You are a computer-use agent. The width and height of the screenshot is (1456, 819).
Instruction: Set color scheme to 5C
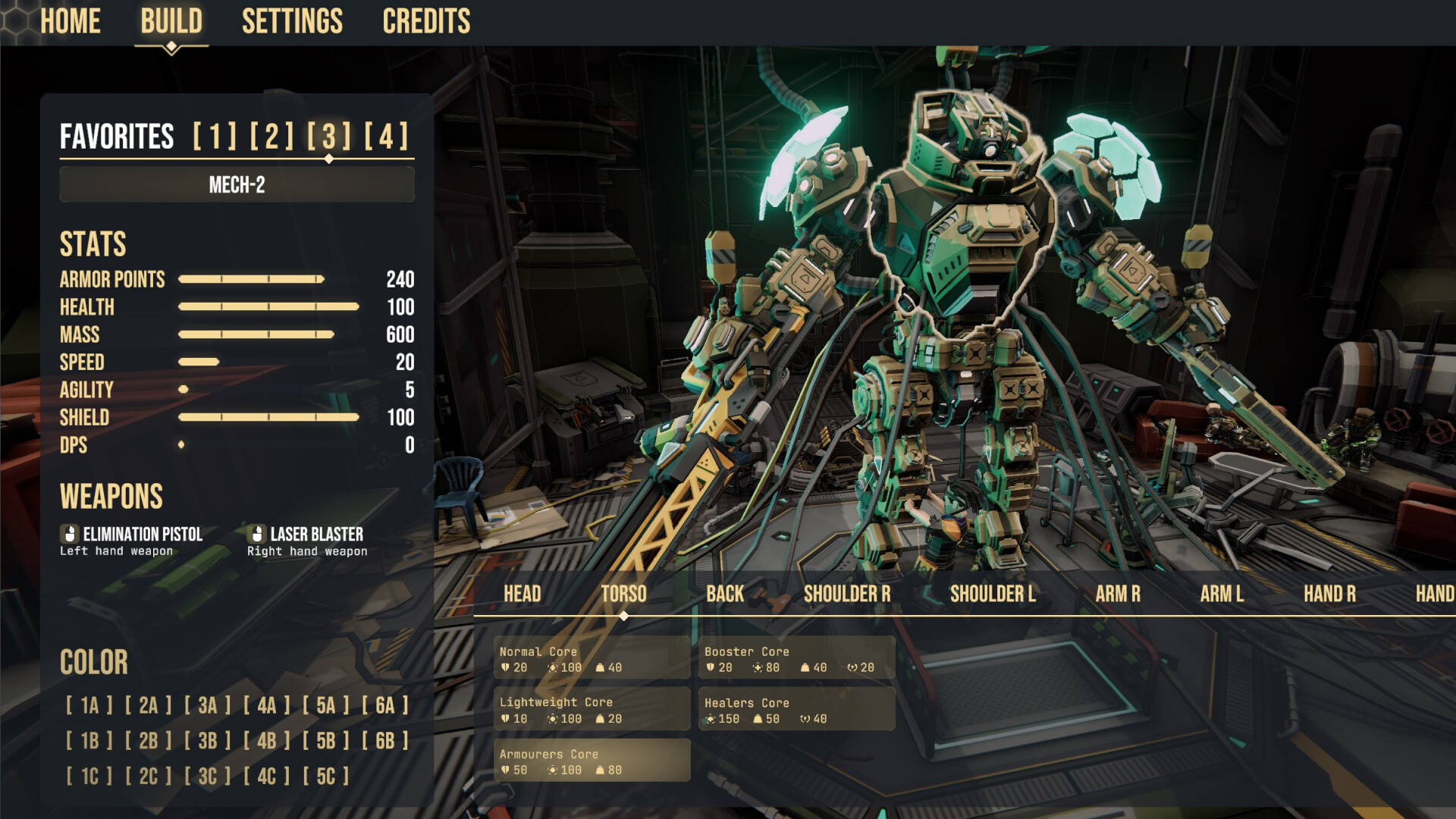click(325, 777)
